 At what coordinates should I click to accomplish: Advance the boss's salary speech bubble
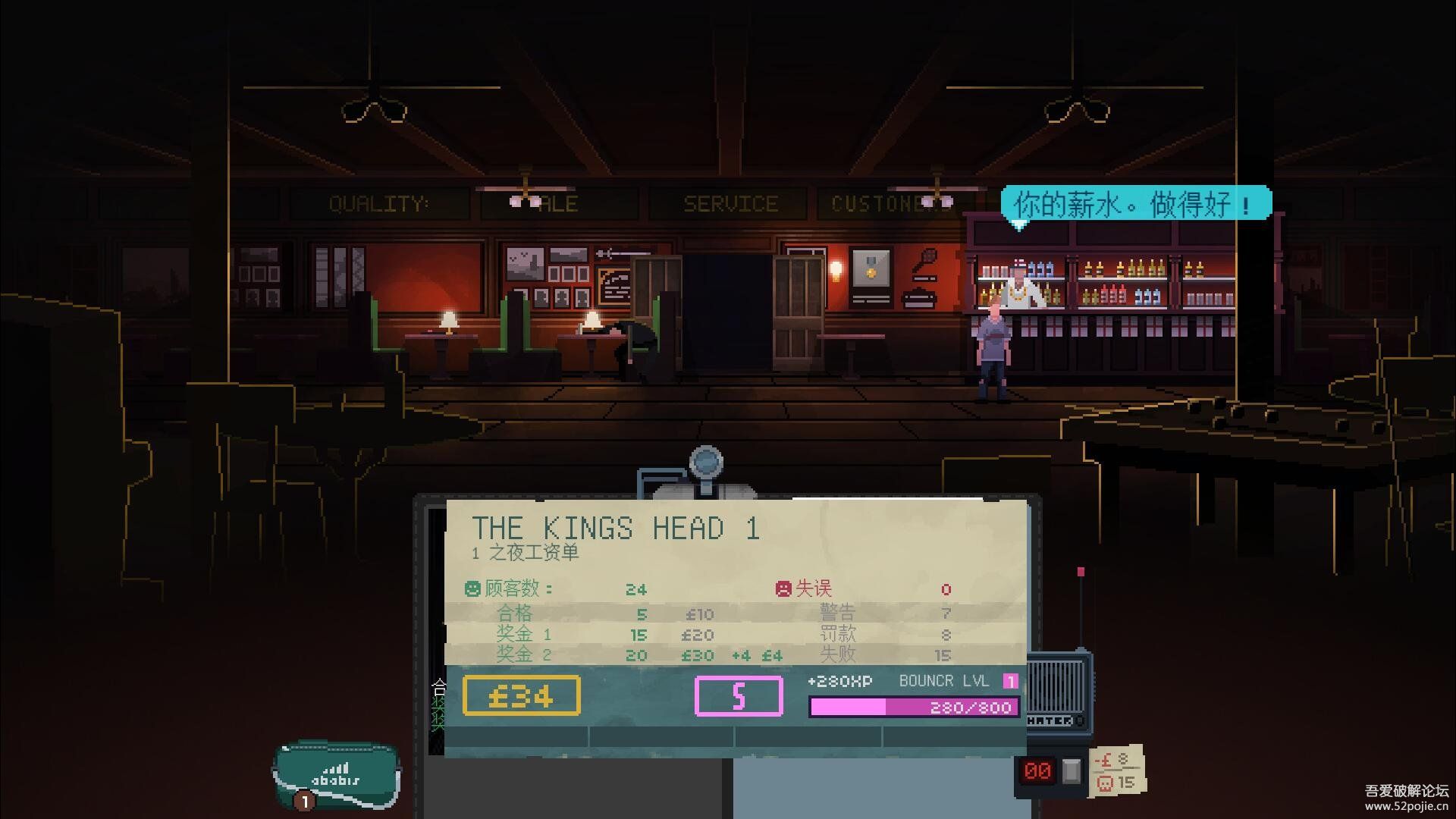click(1134, 204)
